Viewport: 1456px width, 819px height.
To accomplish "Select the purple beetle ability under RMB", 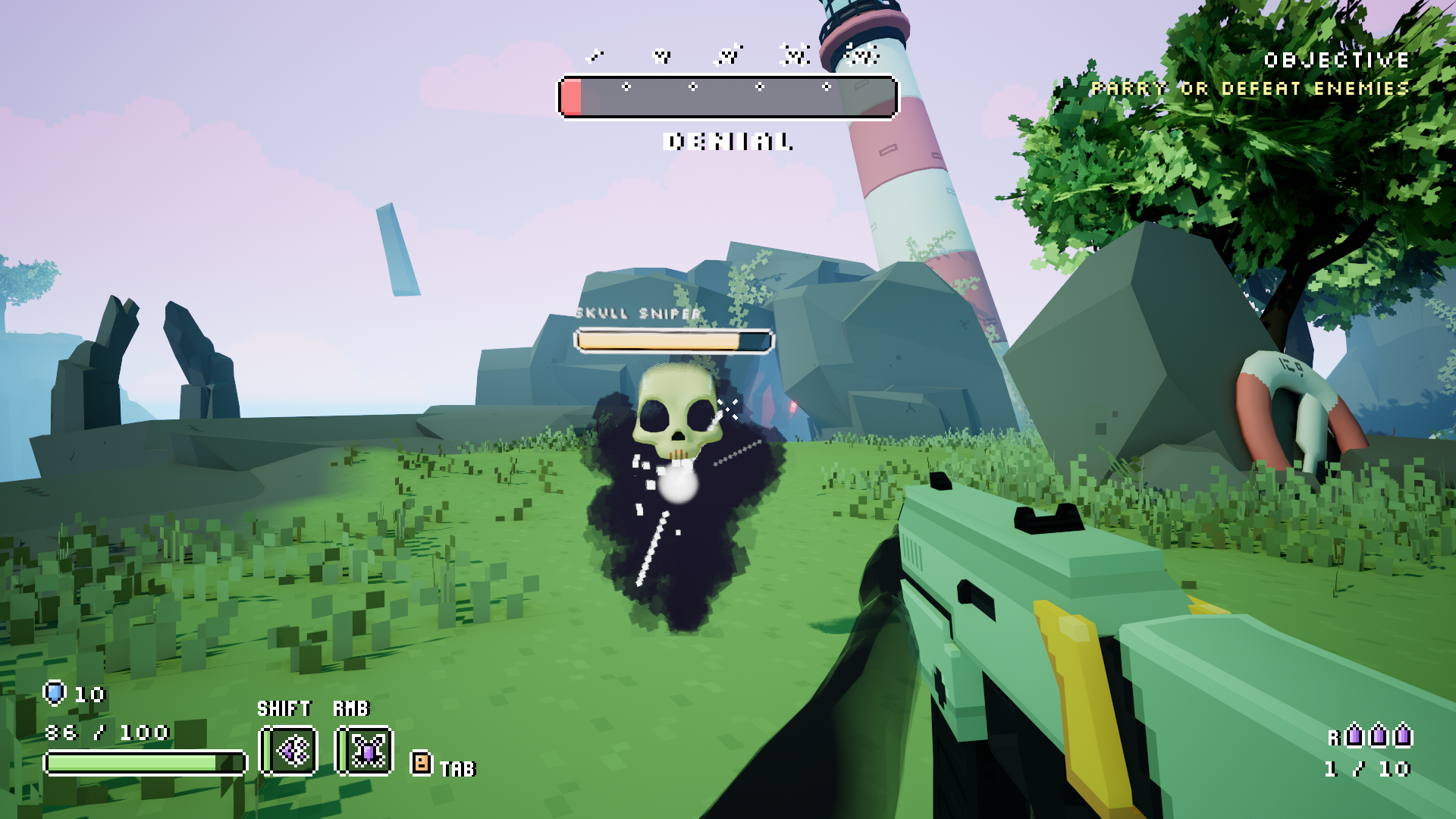I will [x=366, y=751].
